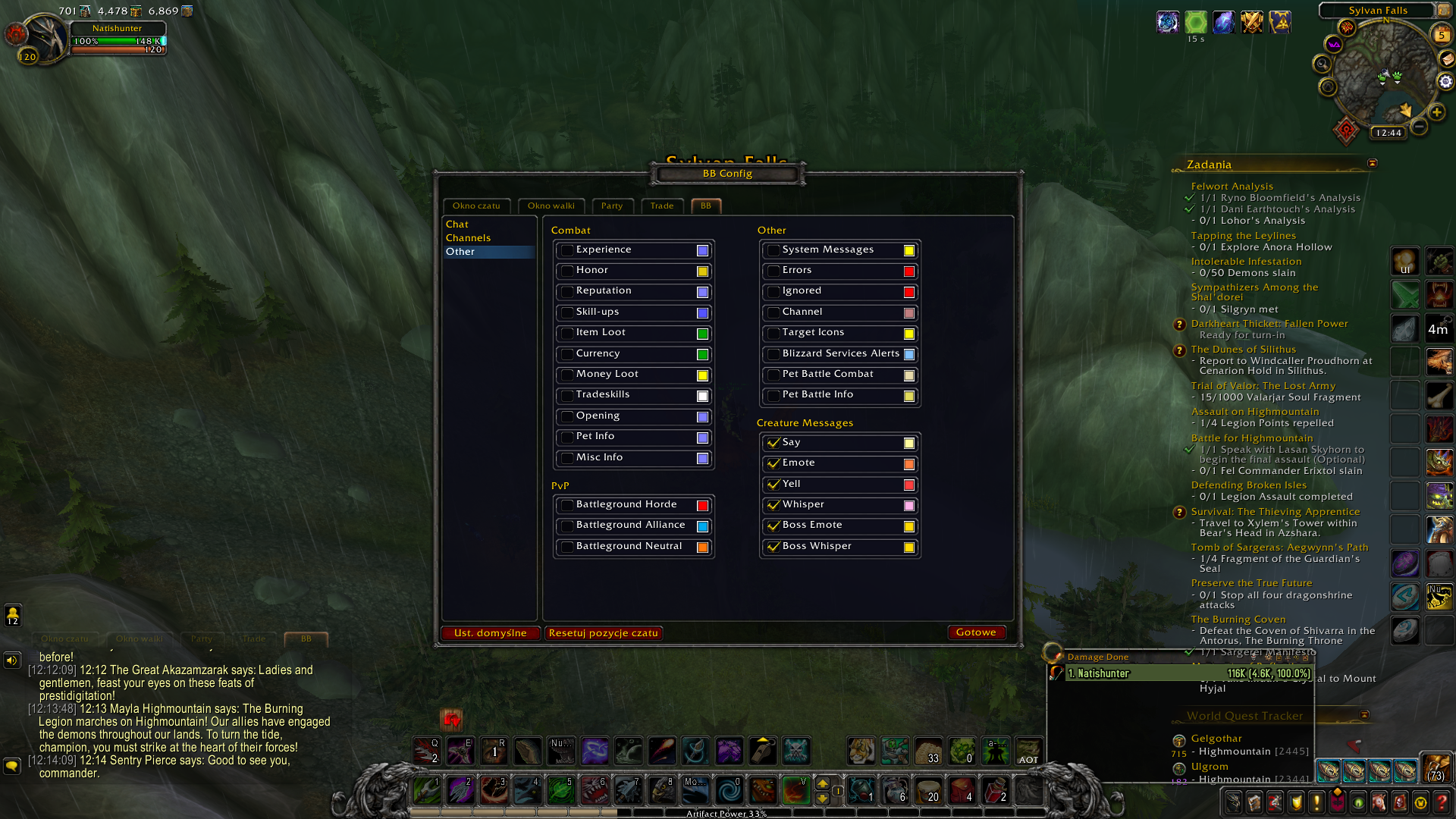Image resolution: width=1456 pixels, height=819 pixels.
Task: Open the Trade tab in BB Config
Action: coord(661,206)
